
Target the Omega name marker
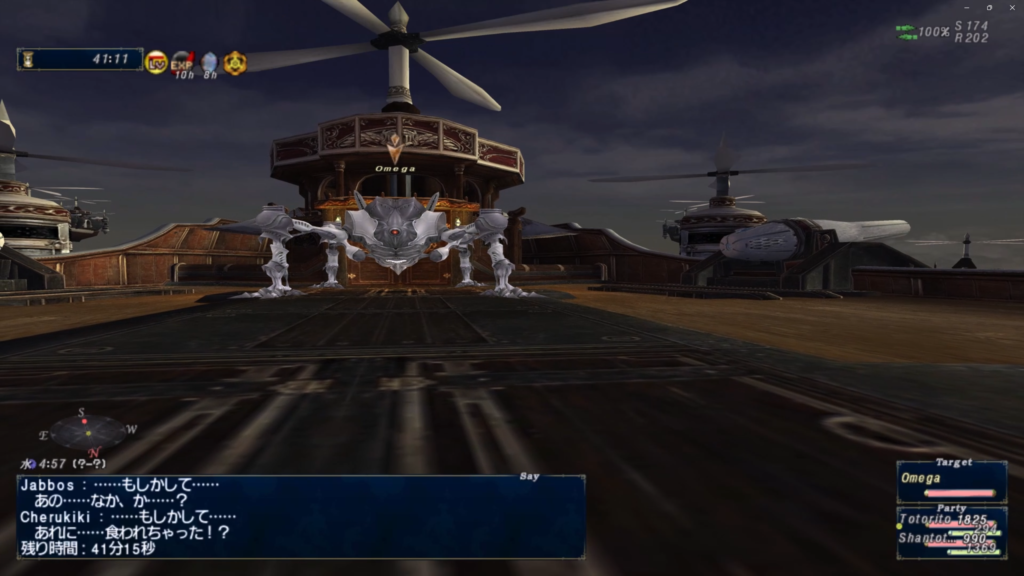(x=395, y=168)
